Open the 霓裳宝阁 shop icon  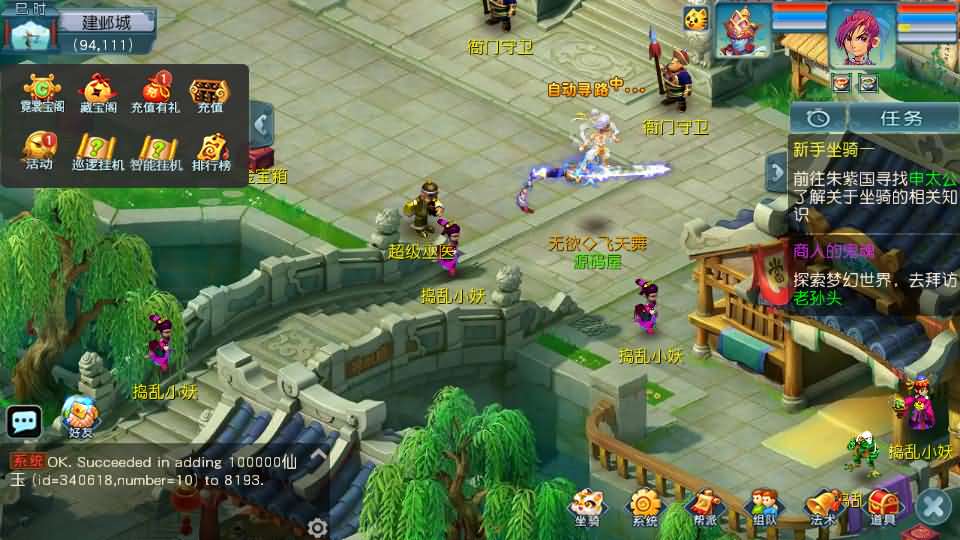[x=42, y=92]
